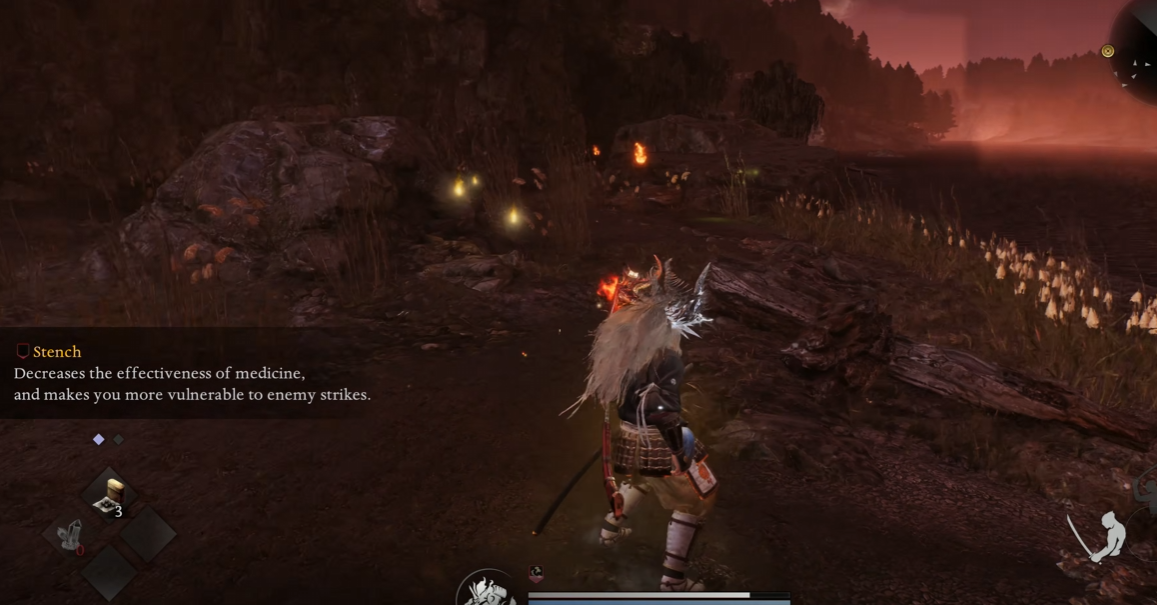Select the crystal shard item slot
1157x605 pixels.
pos(69,536)
